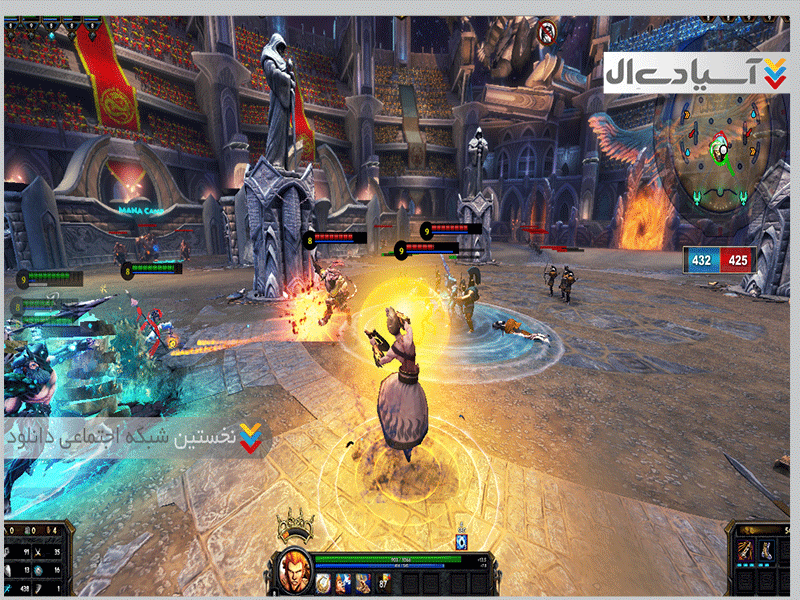800x600 pixels.
Task: Click the Persian download network watermark
Action: coord(135,438)
